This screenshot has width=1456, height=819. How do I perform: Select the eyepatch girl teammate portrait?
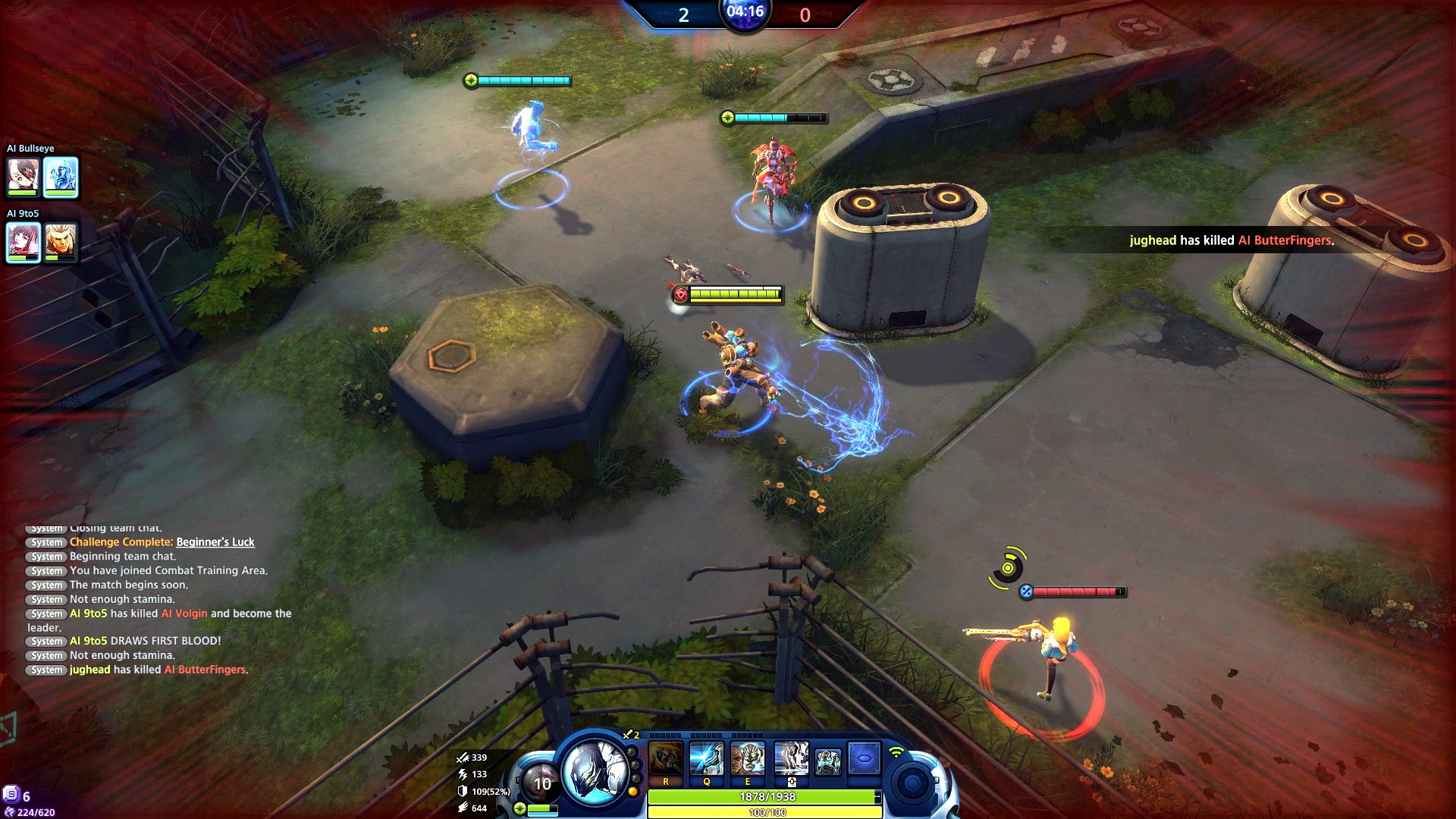[23, 176]
